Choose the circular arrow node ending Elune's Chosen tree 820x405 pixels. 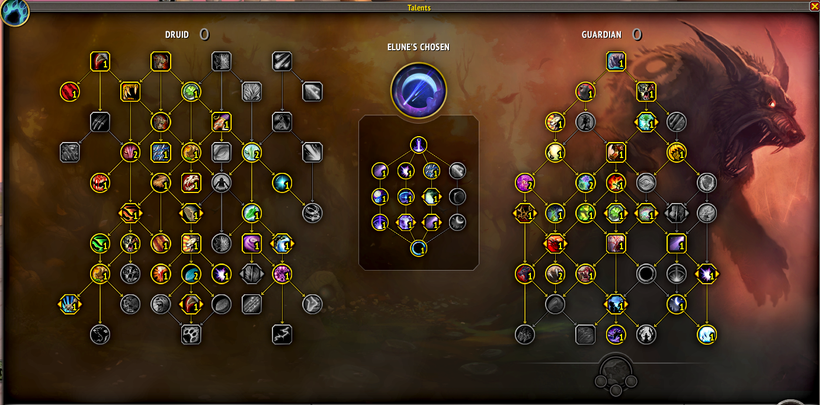tap(418, 247)
